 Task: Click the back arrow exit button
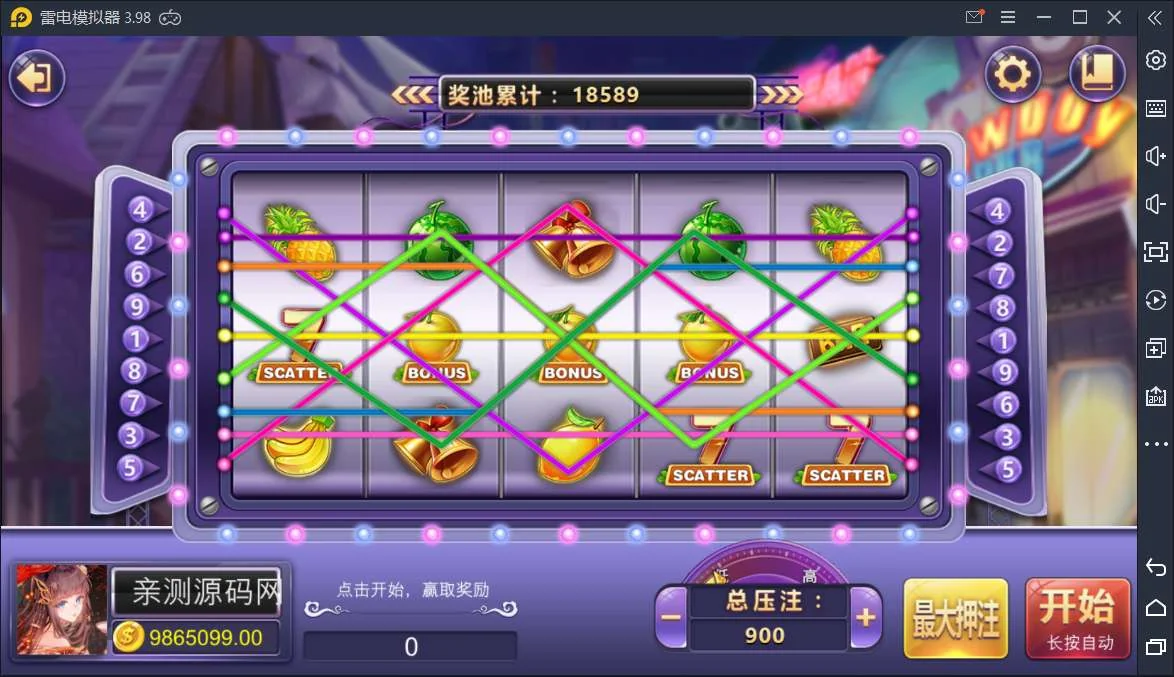[37, 77]
